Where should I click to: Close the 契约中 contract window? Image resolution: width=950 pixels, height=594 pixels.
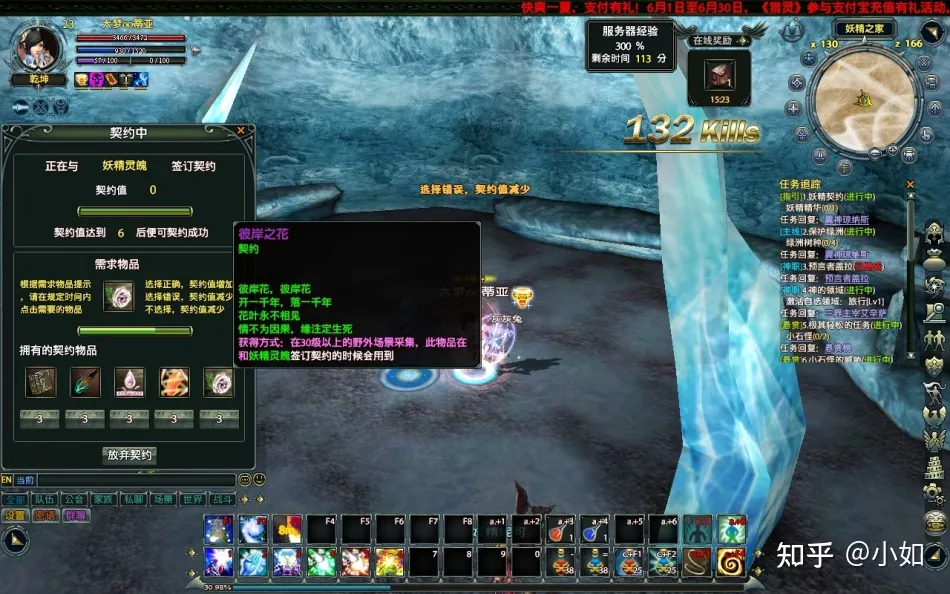[241, 130]
